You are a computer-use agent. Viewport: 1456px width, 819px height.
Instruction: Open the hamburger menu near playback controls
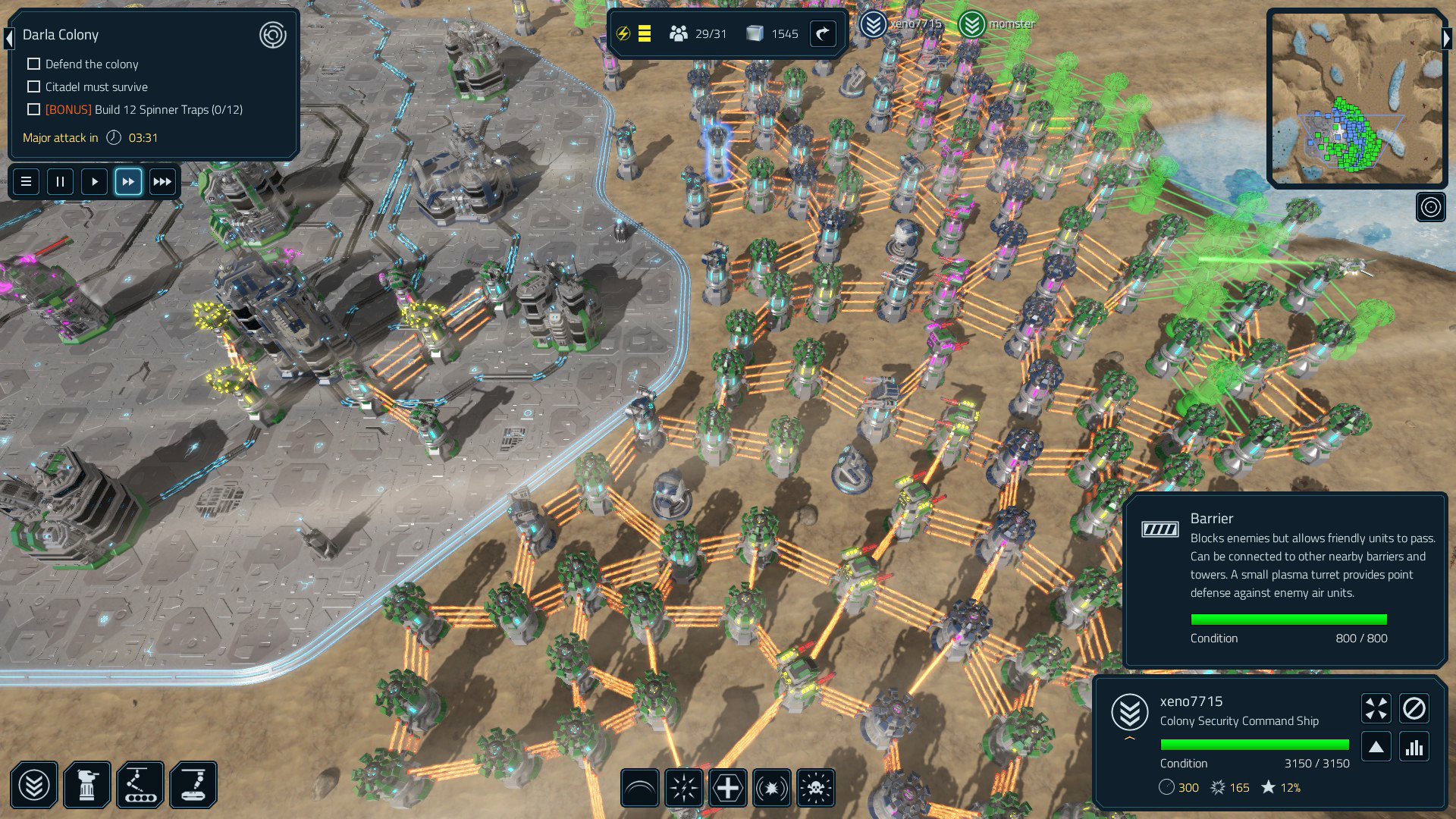coord(26,181)
